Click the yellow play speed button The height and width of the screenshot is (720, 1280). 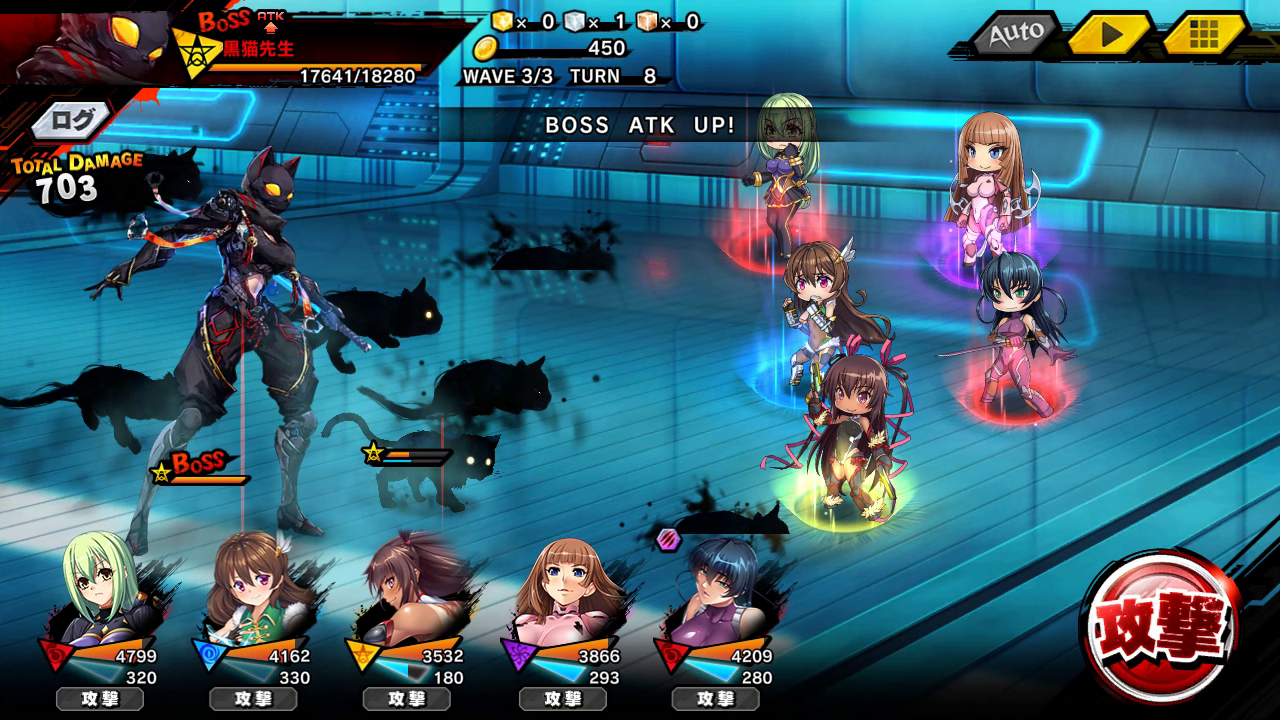click(1110, 34)
